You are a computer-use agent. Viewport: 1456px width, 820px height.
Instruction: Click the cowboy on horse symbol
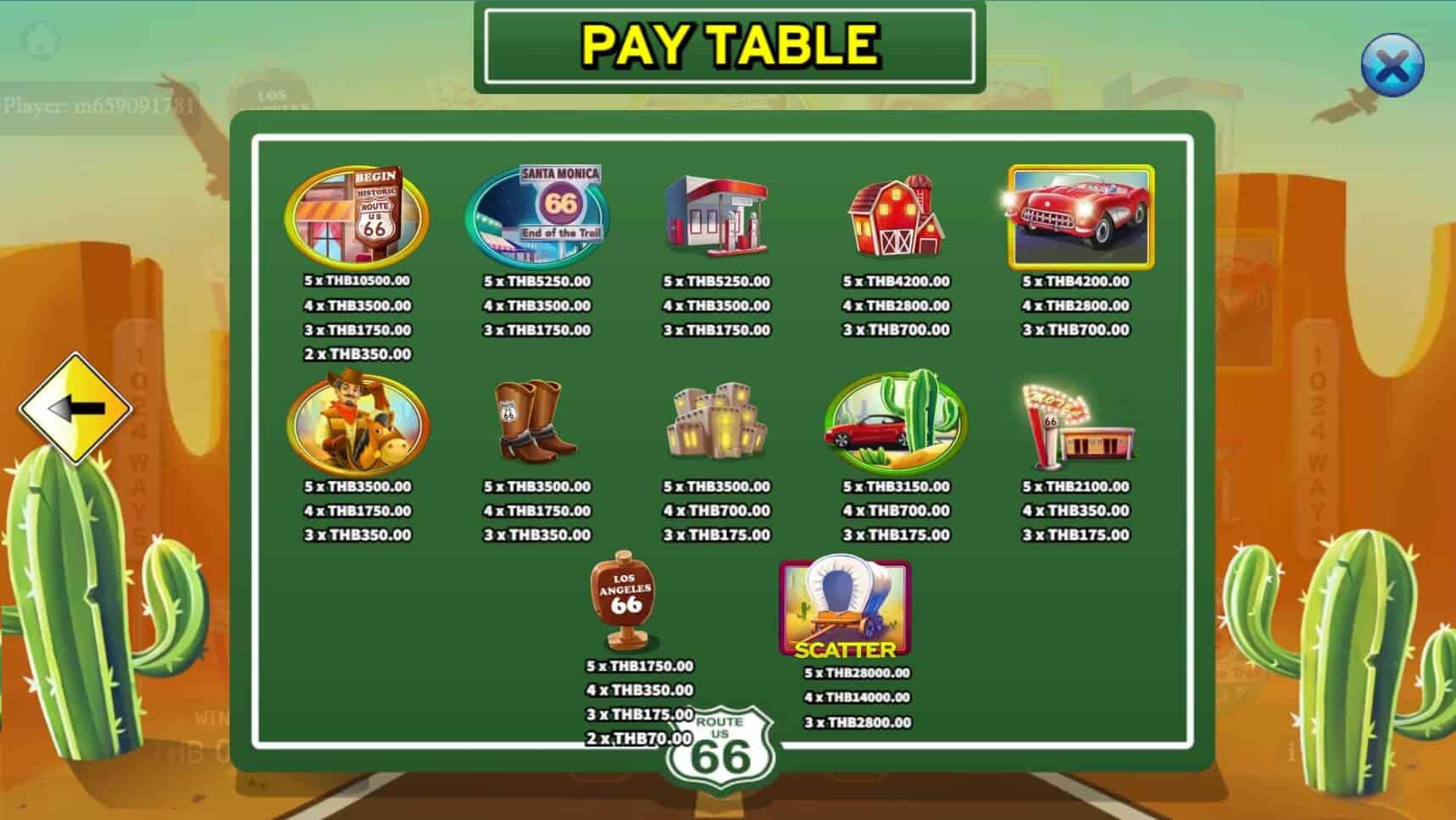pyautogui.click(x=354, y=424)
